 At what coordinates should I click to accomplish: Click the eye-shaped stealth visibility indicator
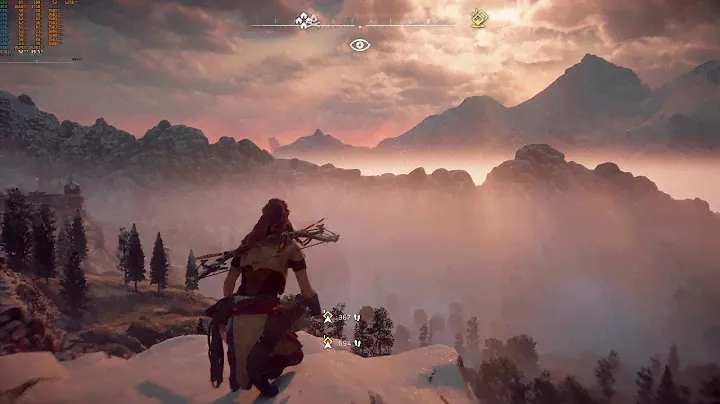click(x=360, y=44)
